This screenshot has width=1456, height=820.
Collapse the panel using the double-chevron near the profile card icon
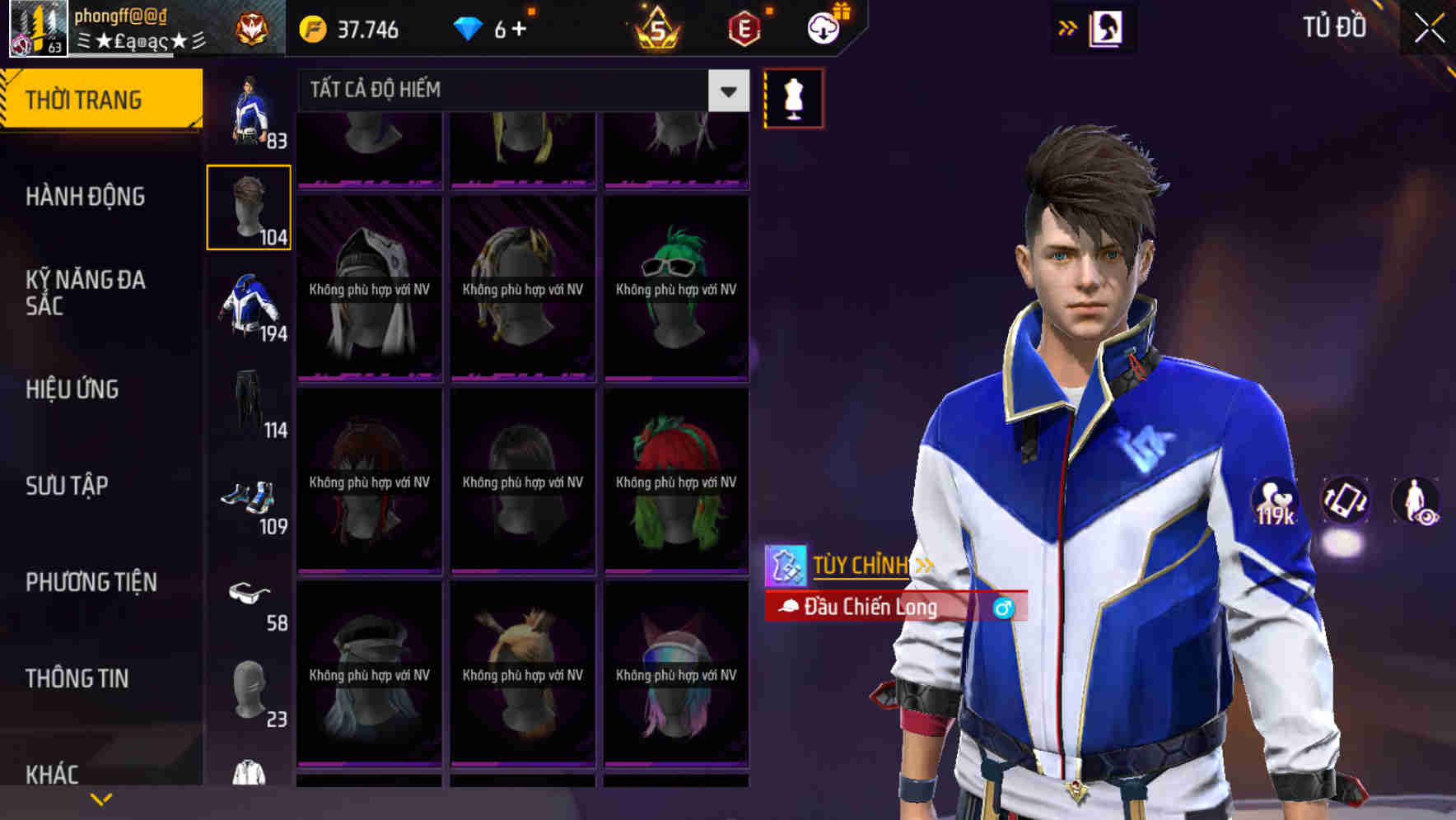1068,26
